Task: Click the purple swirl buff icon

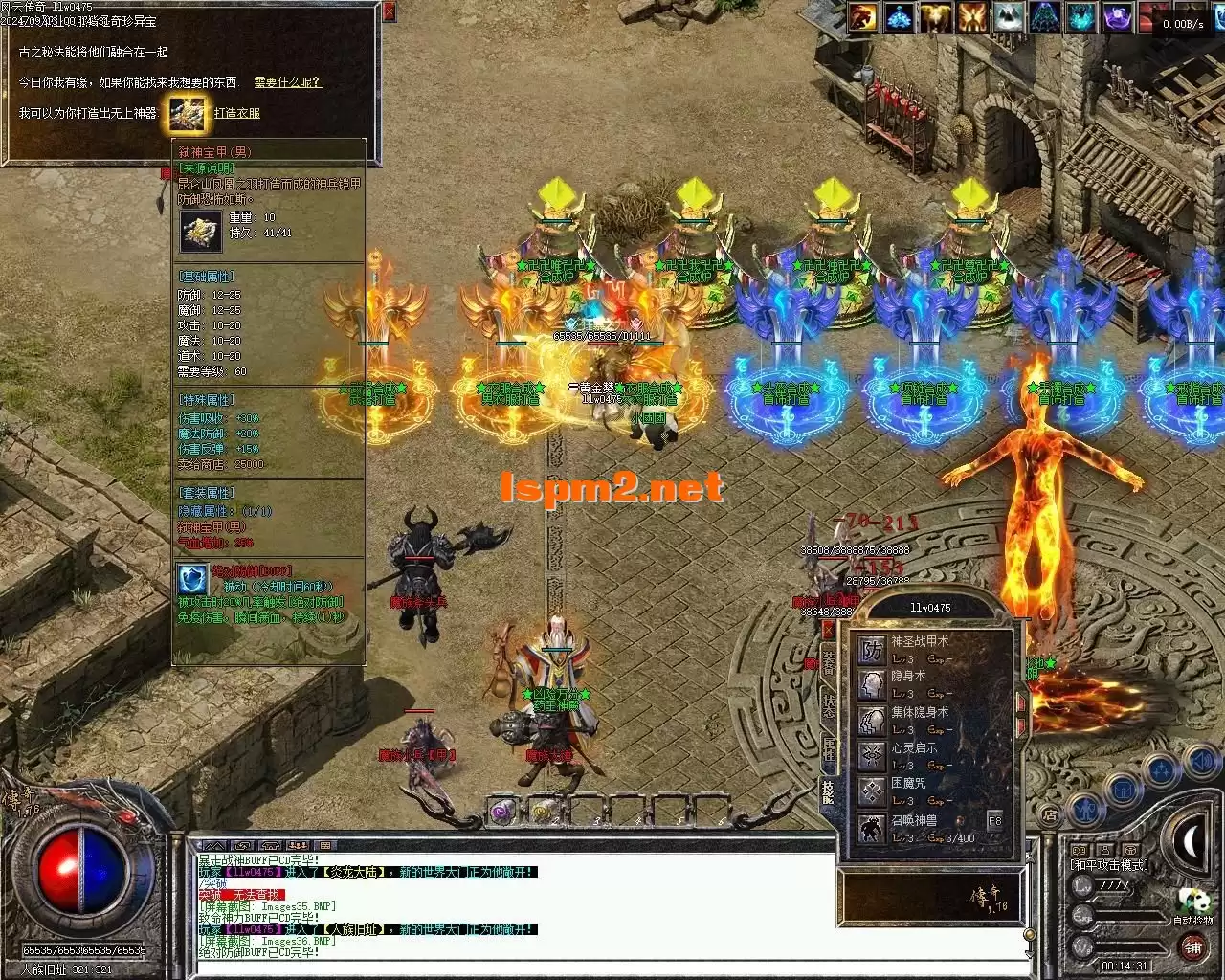Action: click(x=1117, y=17)
